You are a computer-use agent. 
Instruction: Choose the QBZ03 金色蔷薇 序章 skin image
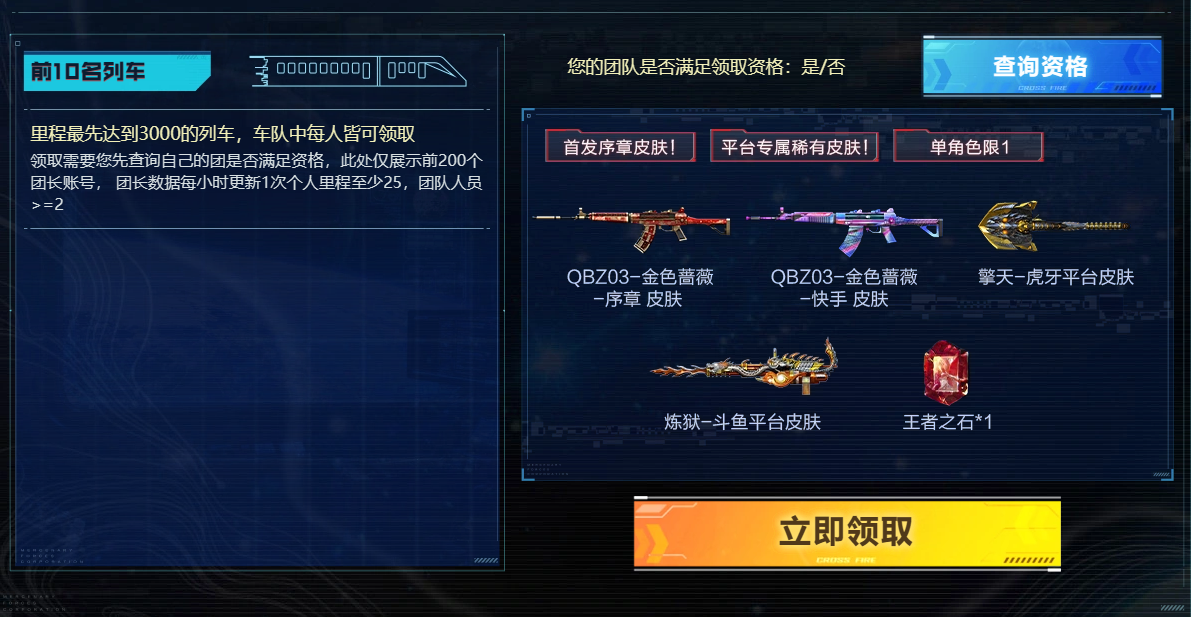[x=633, y=228]
